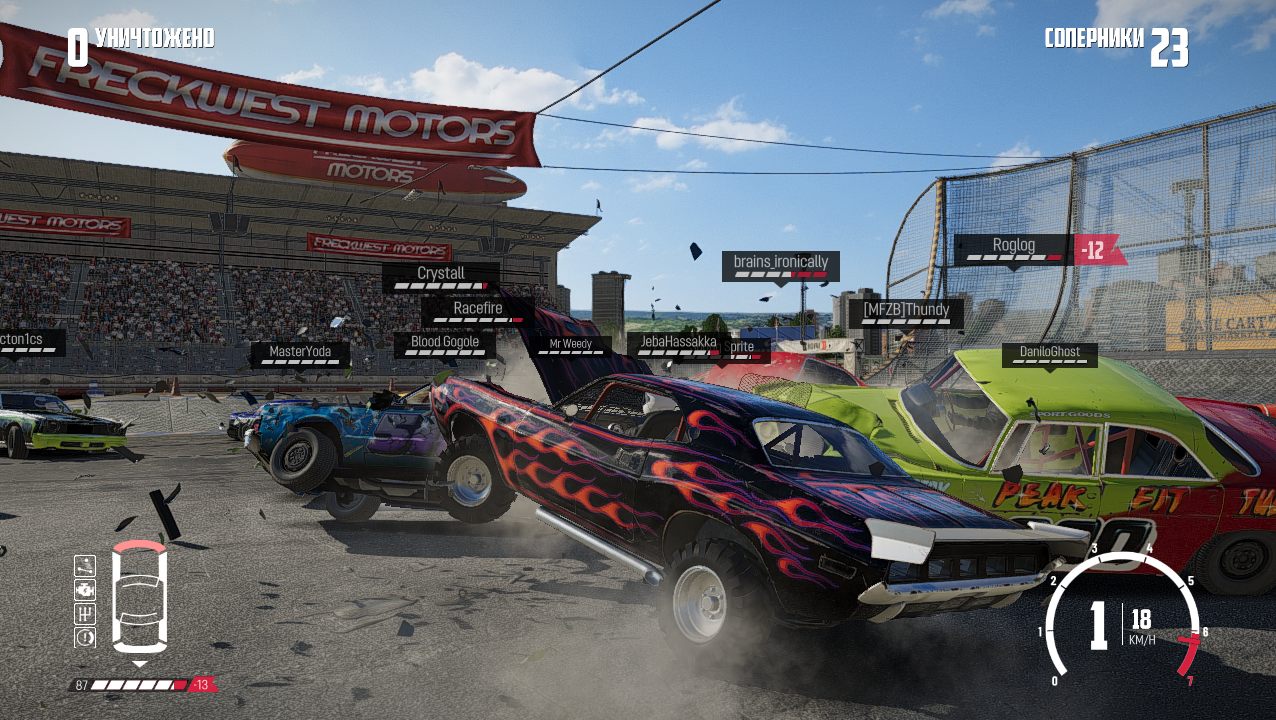Select the JebaHassakka player tag
This screenshot has height=720, width=1276.
coord(678,345)
